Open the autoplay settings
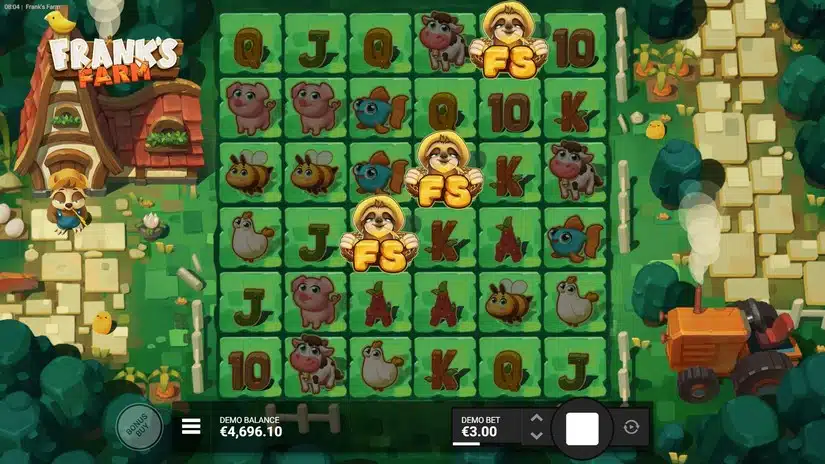This screenshot has height=464, width=825. (x=630, y=428)
